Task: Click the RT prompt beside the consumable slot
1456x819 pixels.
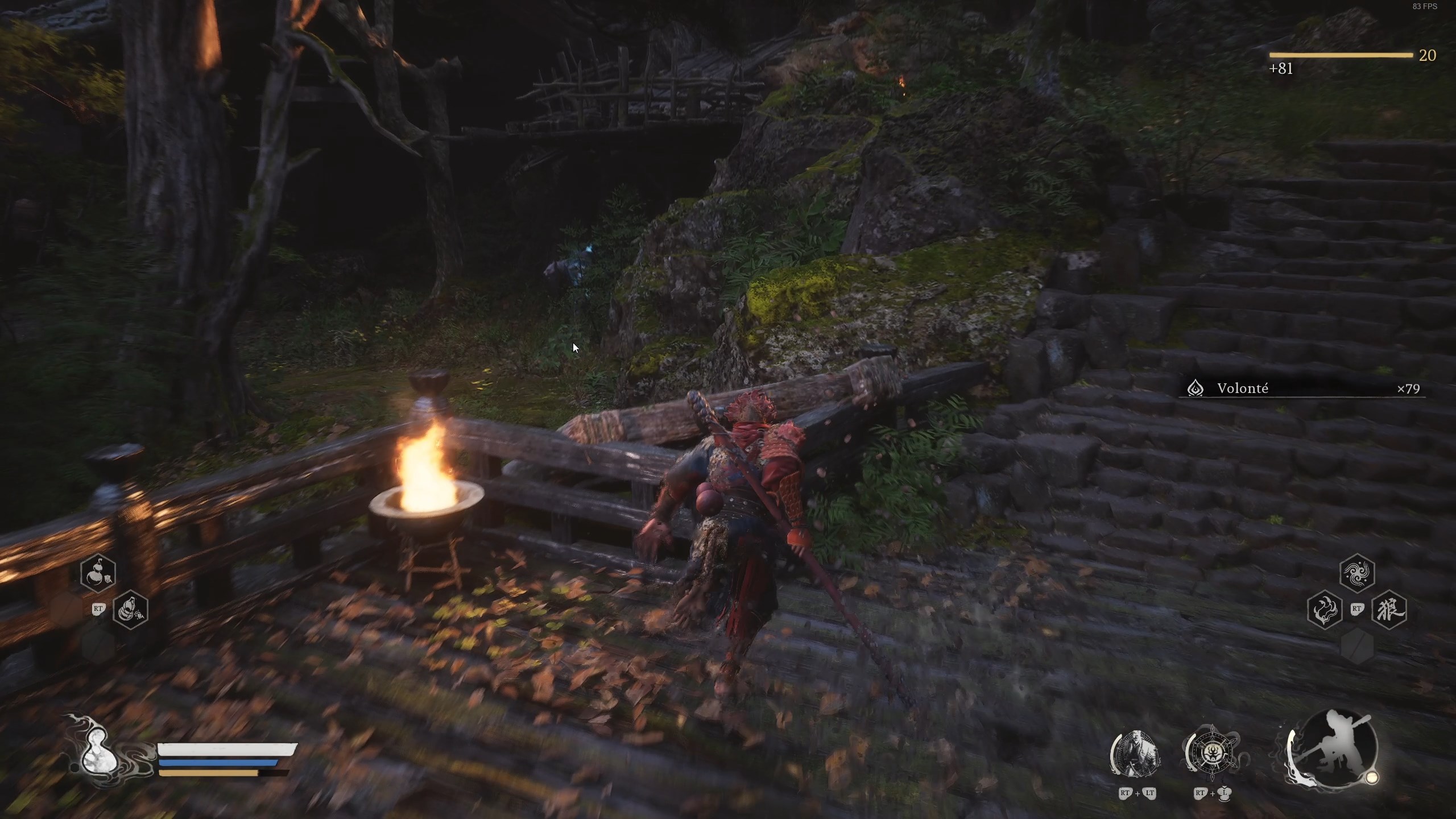Action: pyautogui.click(x=98, y=609)
